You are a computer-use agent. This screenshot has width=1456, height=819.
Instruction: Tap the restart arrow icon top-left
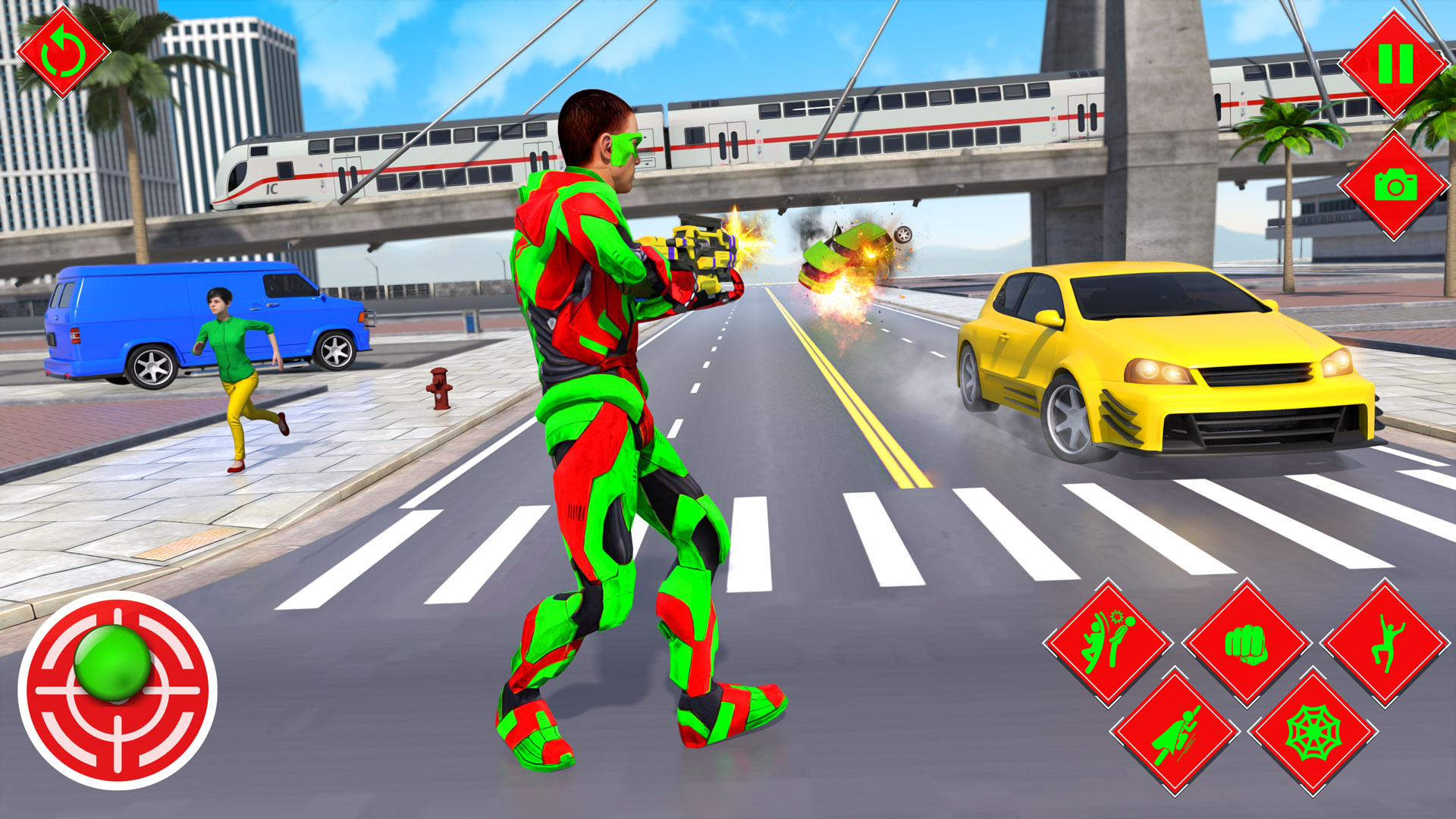(x=64, y=53)
